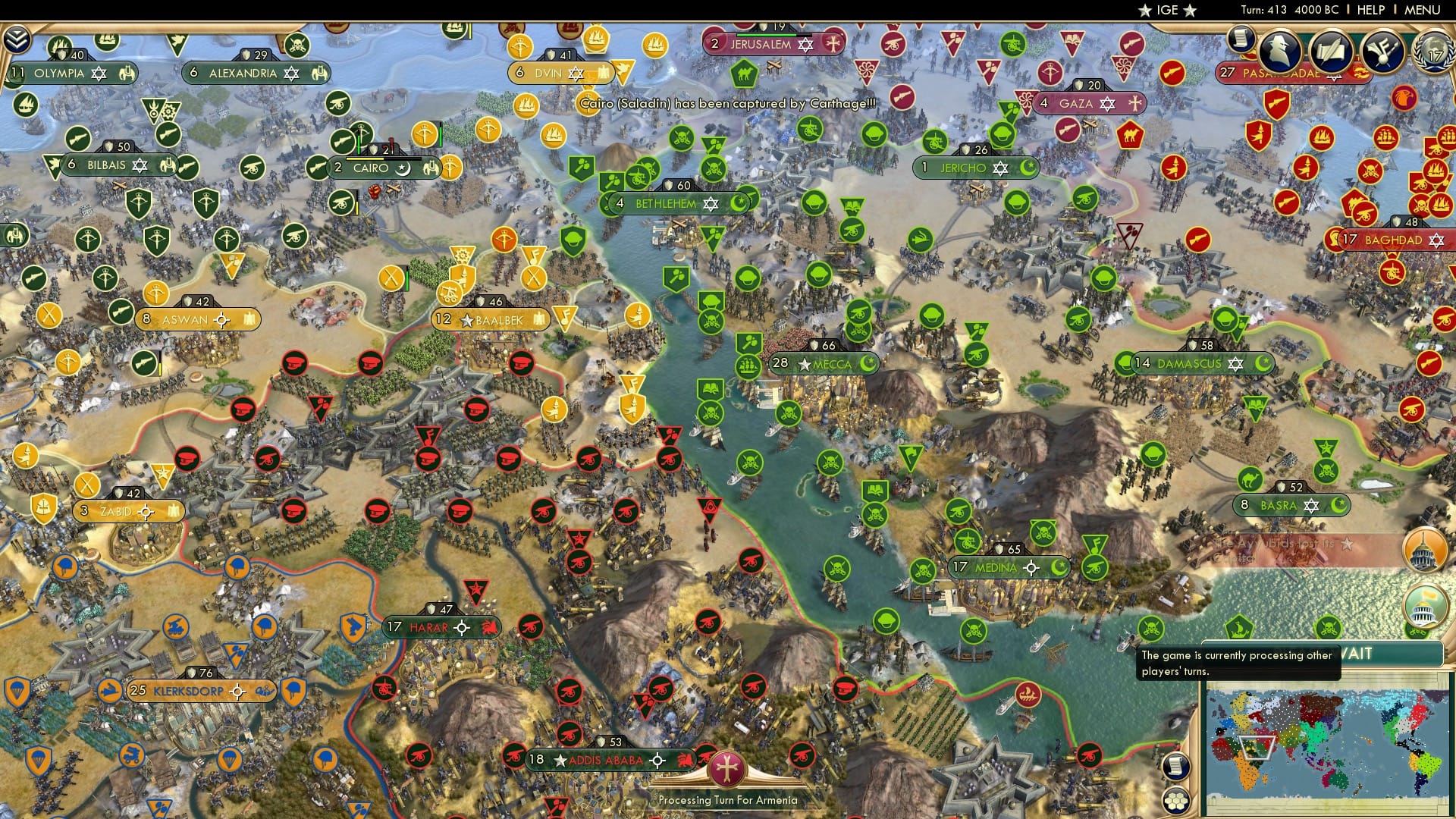Toggle the game log with the scroll icon
Screen dimensions: 1456x819
pos(1175,766)
